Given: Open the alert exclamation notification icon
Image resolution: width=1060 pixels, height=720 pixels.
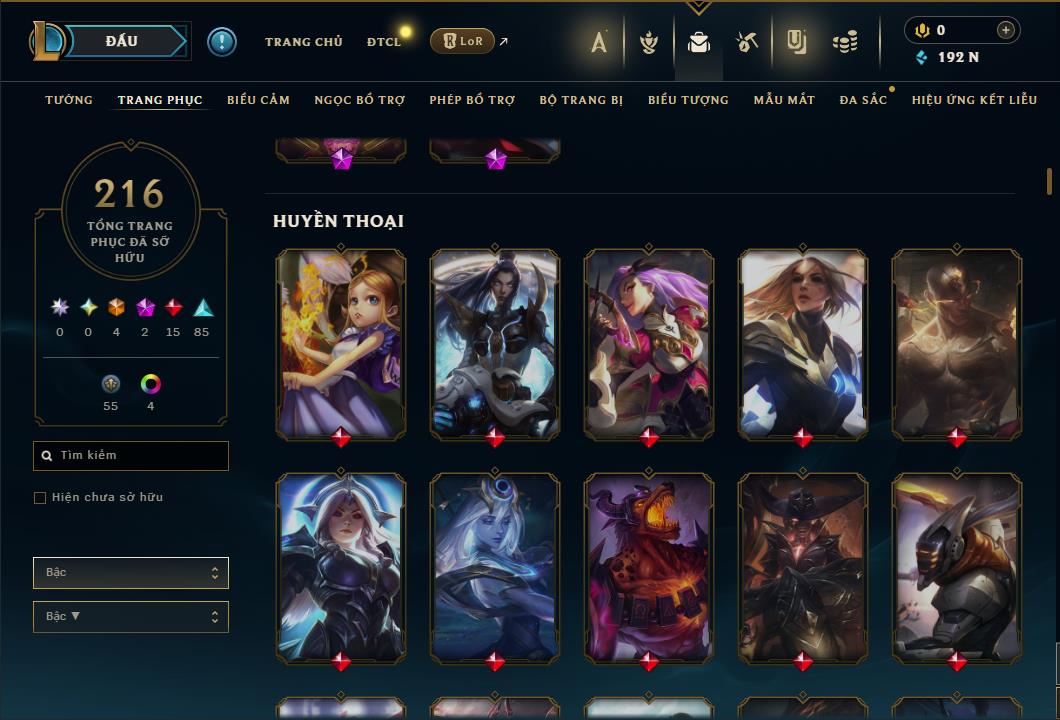Looking at the screenshot, I should tap(222, 42).
